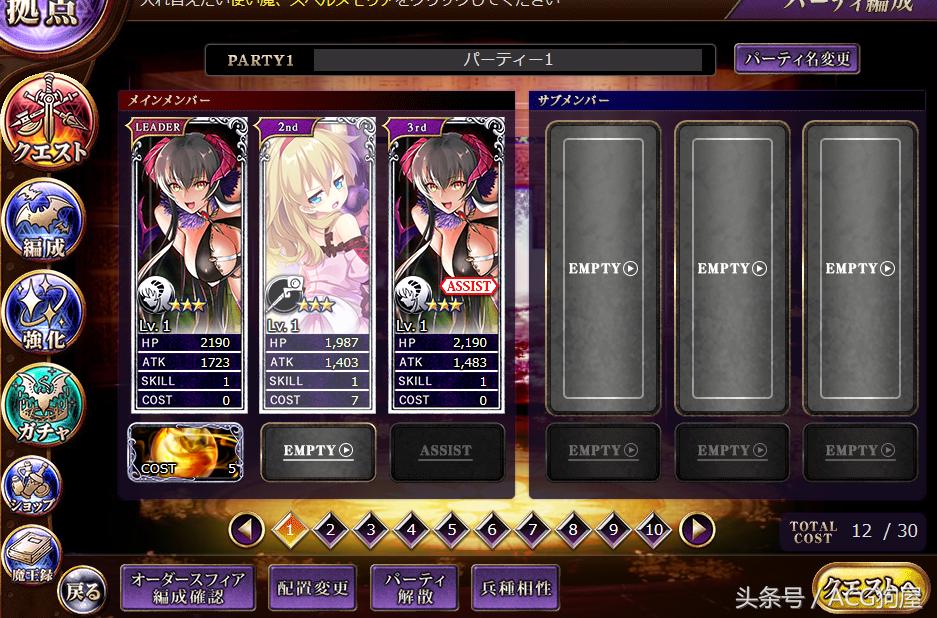This screenshot has width=937, height=618.
Task: Go to the next party with right arrow
Action: (696, 529)
